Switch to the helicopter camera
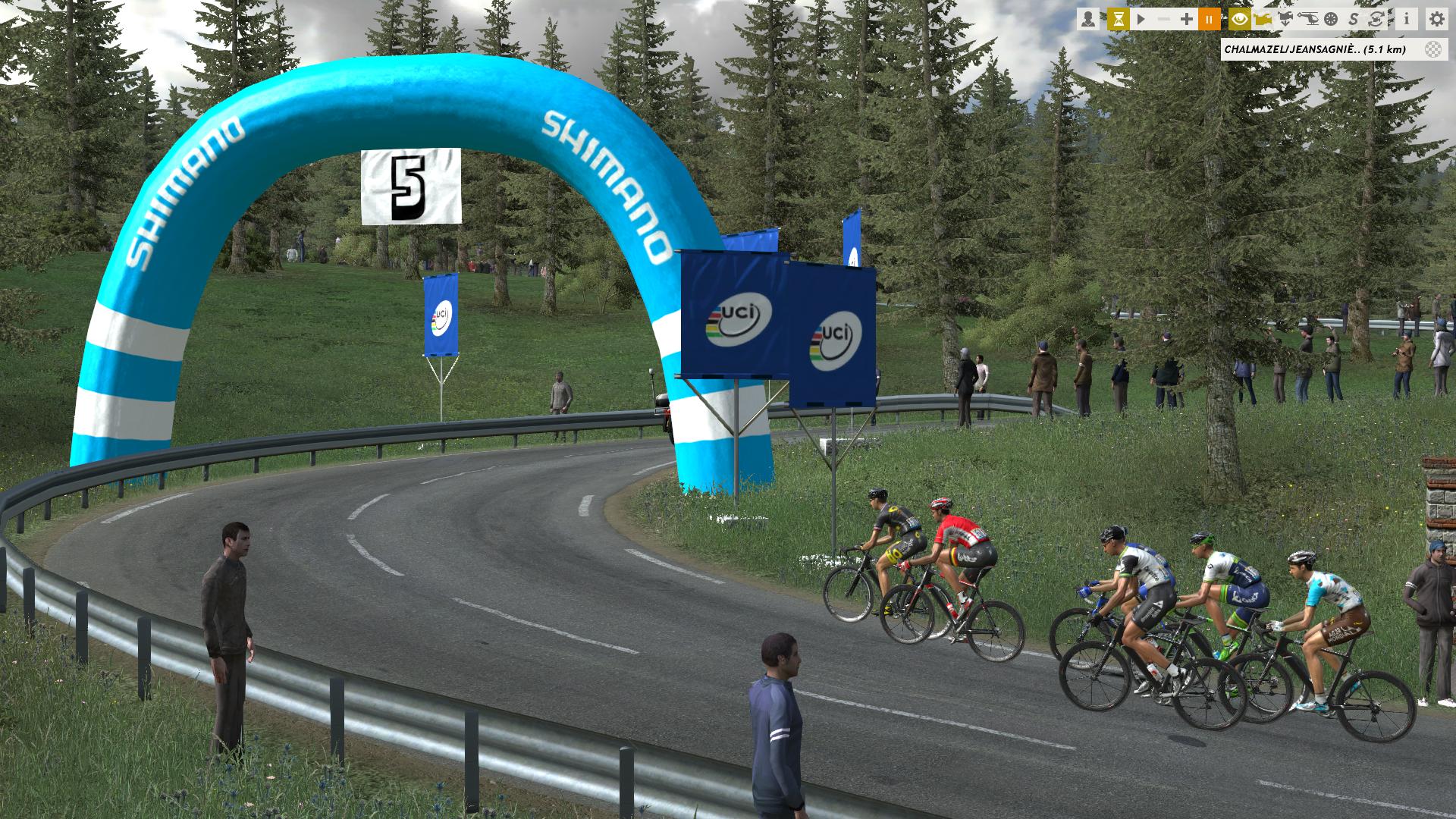This screenshot has width=1456, height=819. [x=1309, y=19]
